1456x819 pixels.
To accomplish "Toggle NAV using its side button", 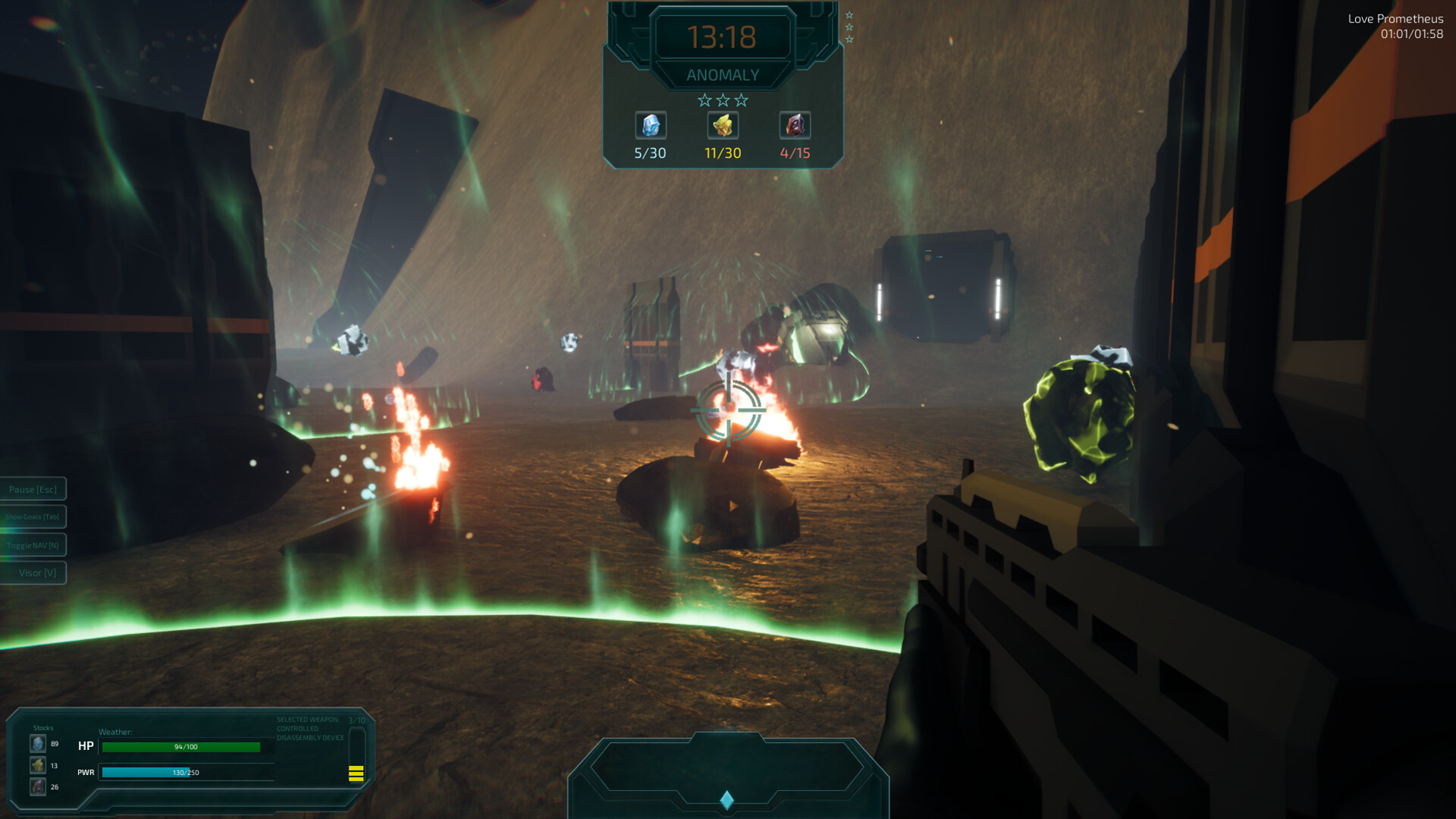I will coord(33,545).
